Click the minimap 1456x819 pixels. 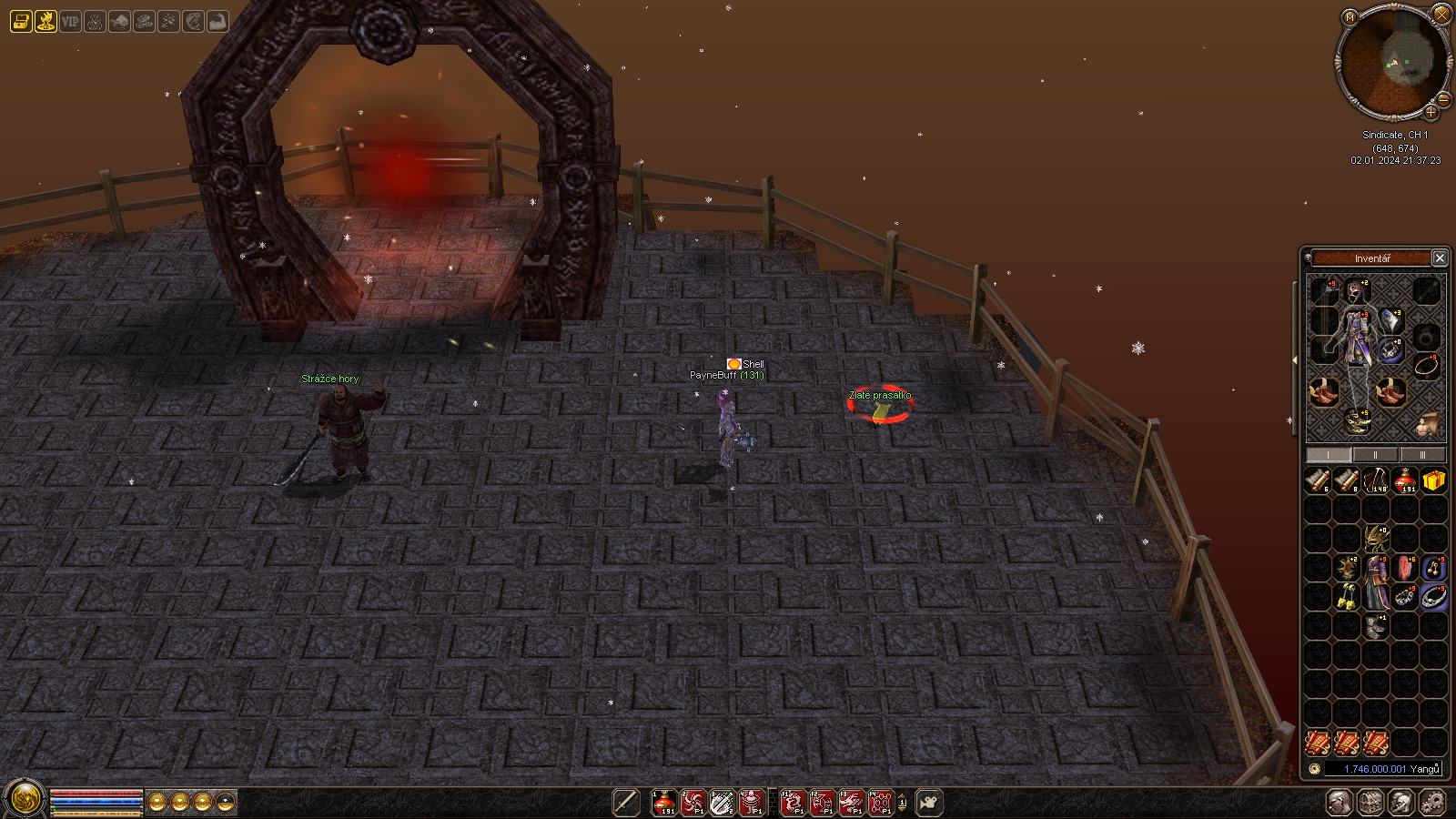pos(1392,62)
